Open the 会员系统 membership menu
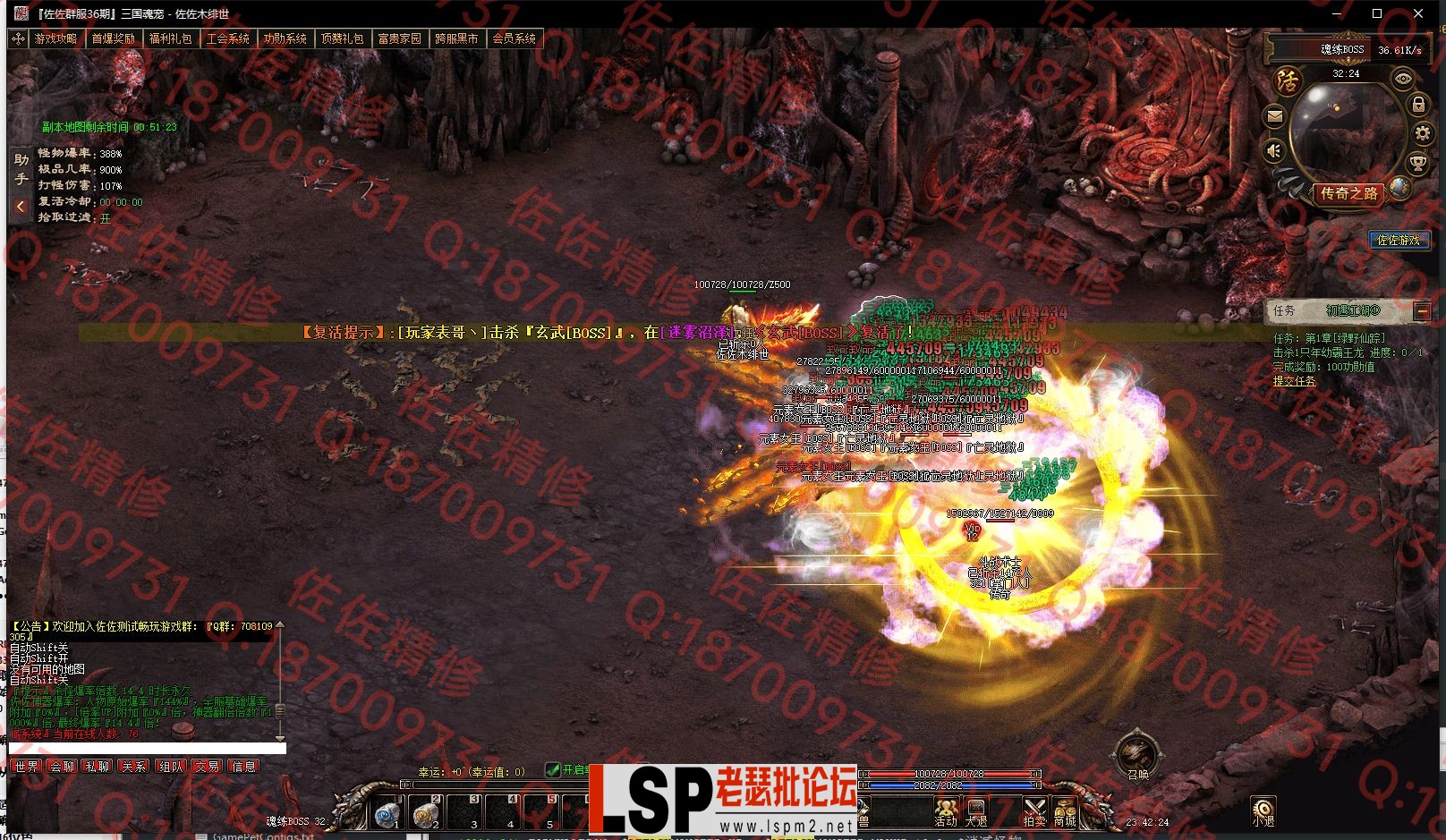 515,38
